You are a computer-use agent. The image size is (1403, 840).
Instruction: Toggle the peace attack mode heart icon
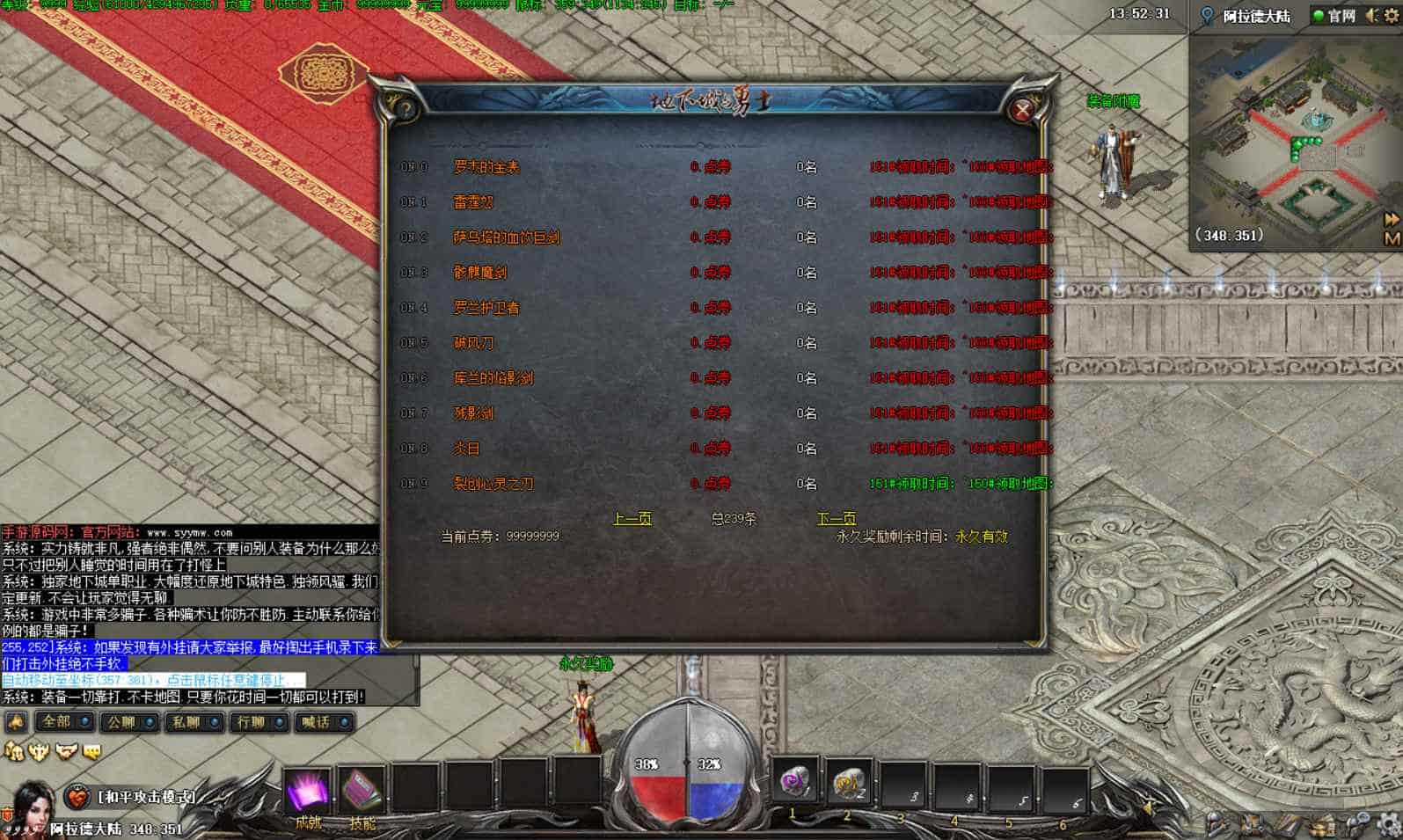pos(77,797)
